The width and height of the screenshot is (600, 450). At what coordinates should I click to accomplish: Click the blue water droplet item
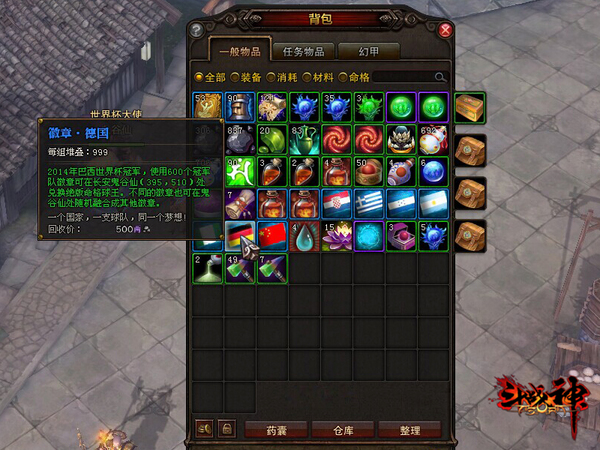(305, 236)
